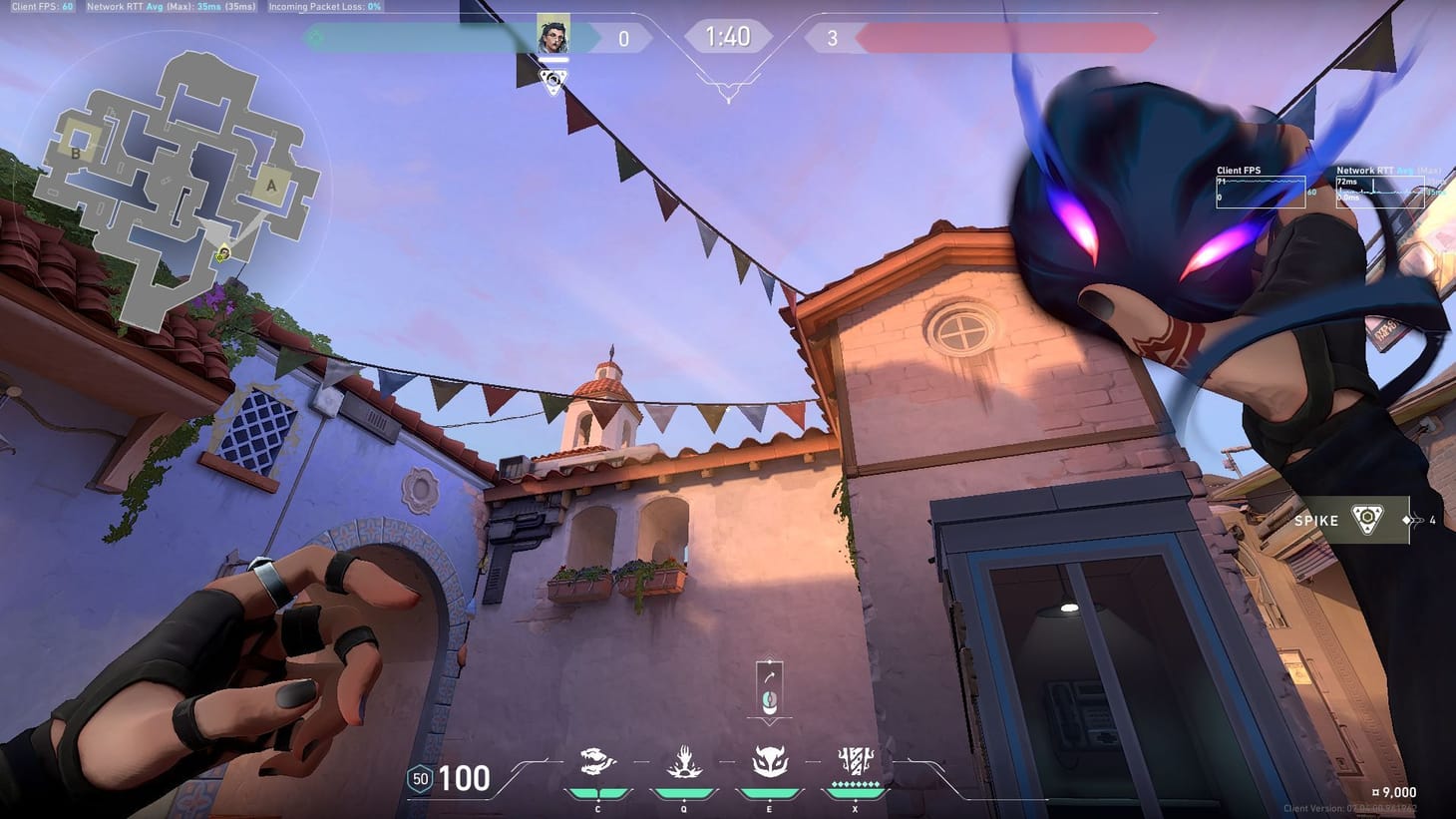Click the enemy score showing 3

[832, 37]
